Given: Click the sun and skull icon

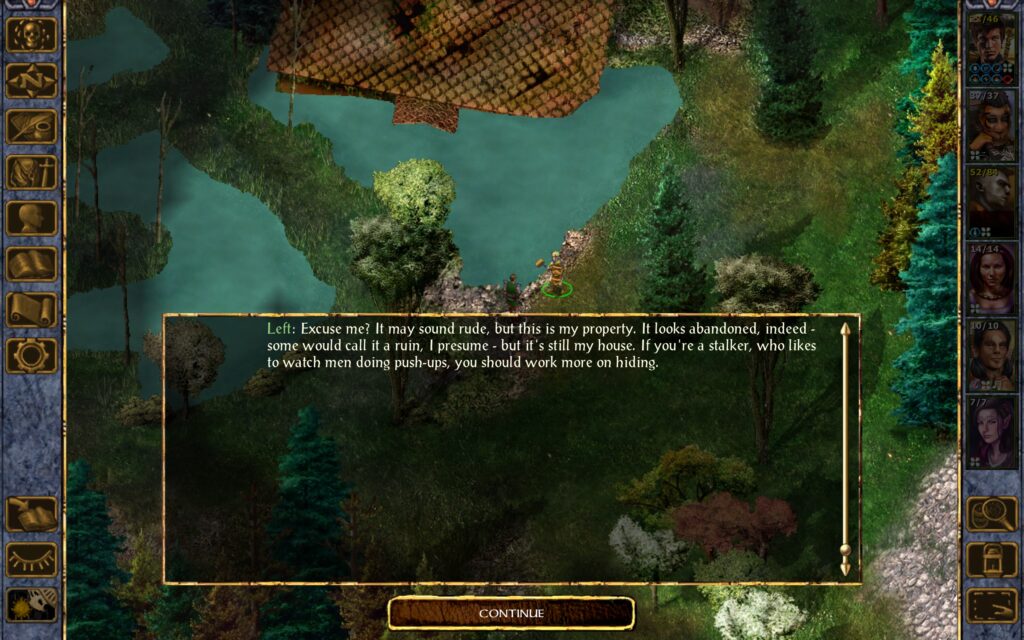Looking at the screenshot, I should coord(32,604).
